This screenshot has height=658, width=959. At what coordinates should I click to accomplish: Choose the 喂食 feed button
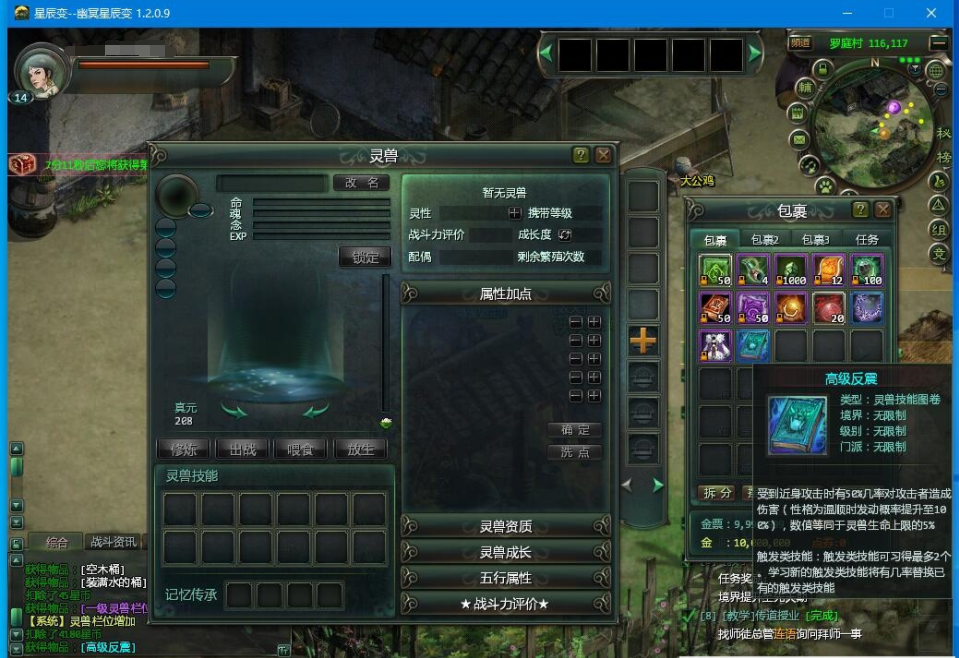click(301, 449)
